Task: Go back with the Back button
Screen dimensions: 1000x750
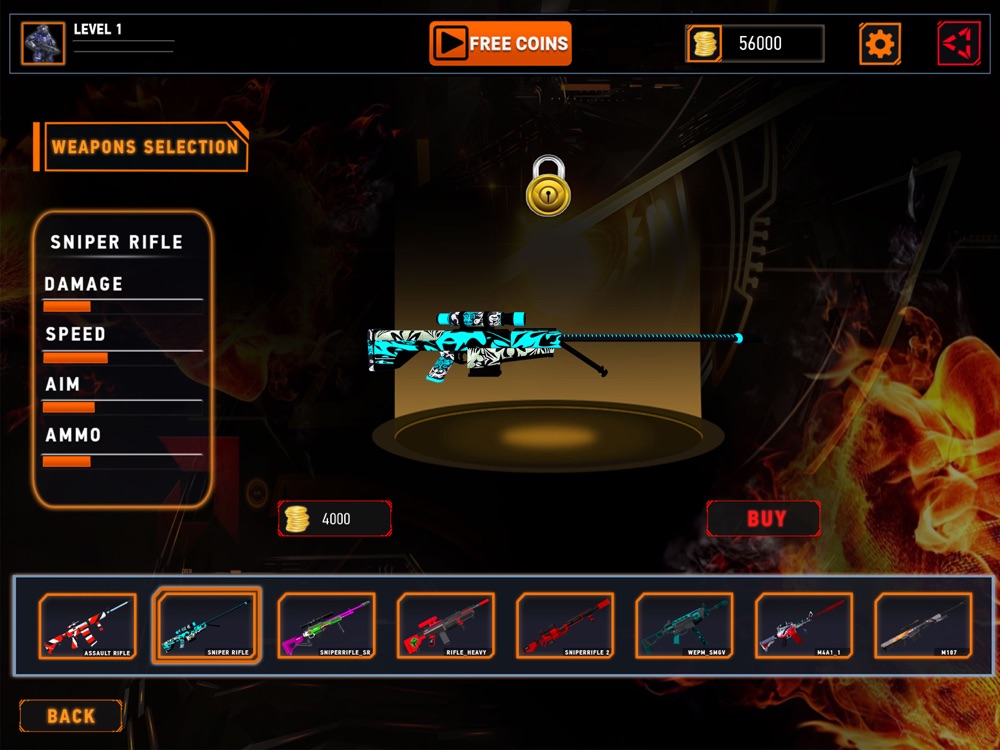Action: tap(71, 716)
